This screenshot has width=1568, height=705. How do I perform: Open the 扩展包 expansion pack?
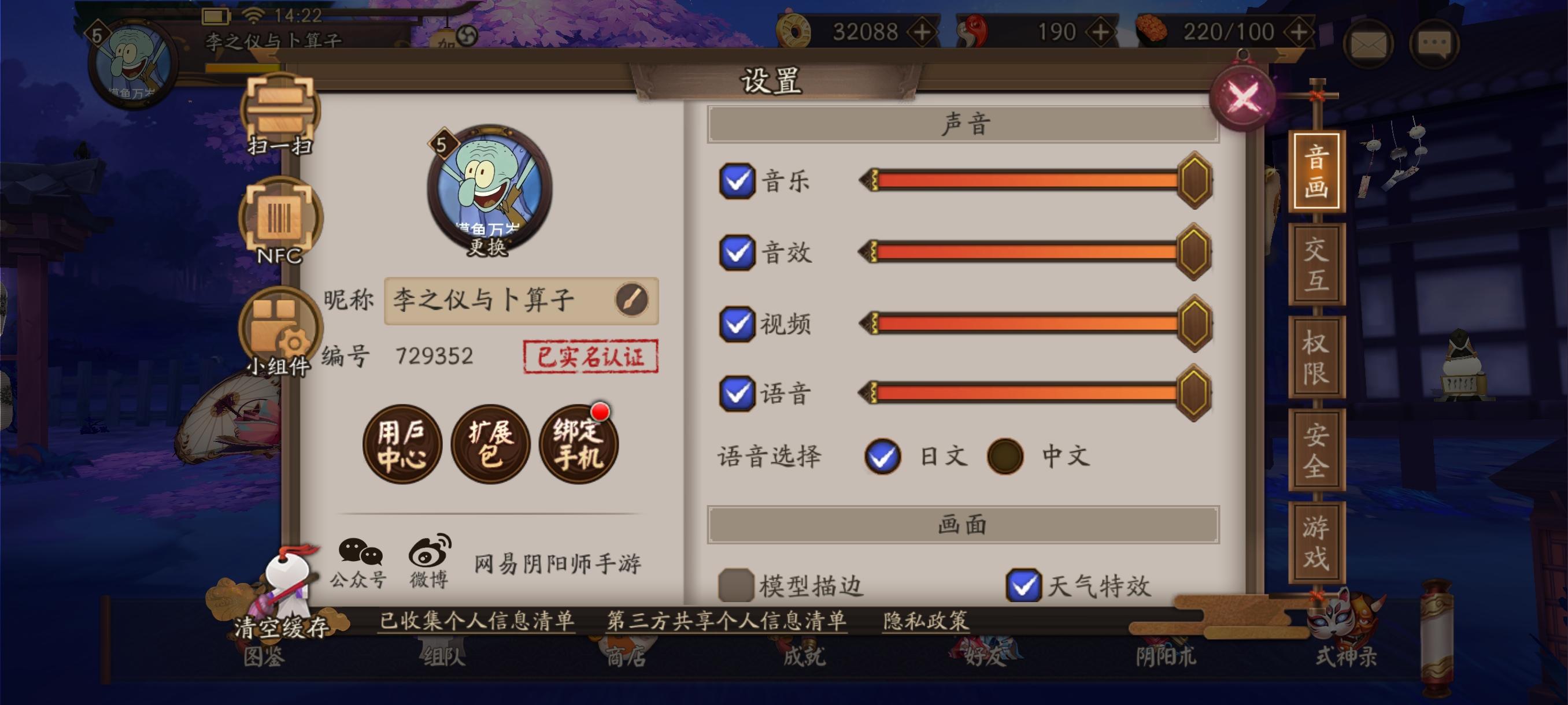click(490, 446)
